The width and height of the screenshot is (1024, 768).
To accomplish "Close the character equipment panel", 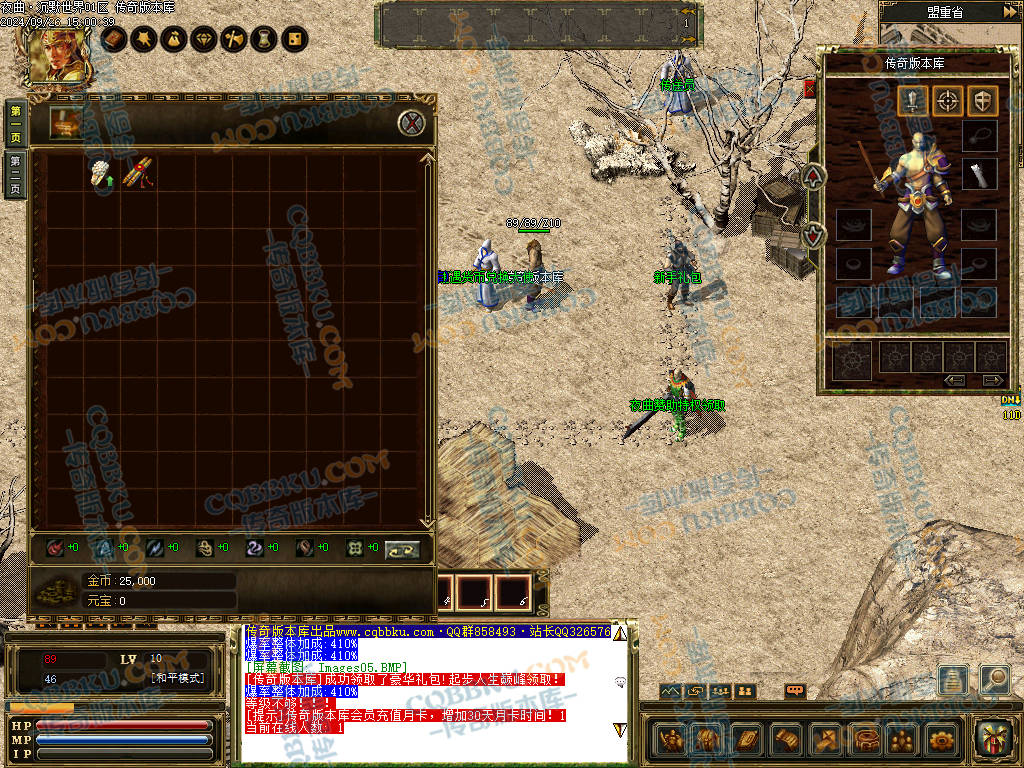I will [809, 89].
